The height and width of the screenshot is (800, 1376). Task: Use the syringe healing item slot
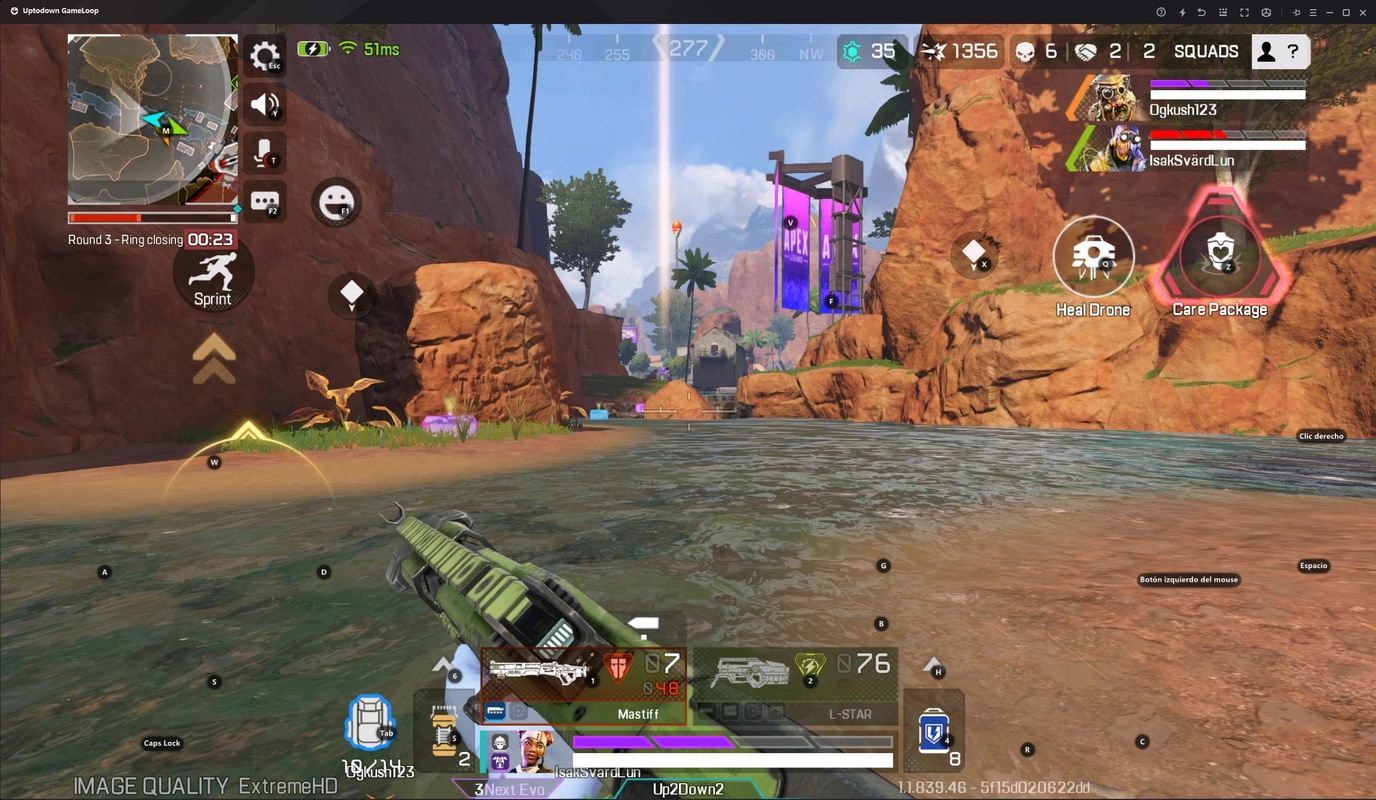(x=440, y=730)
